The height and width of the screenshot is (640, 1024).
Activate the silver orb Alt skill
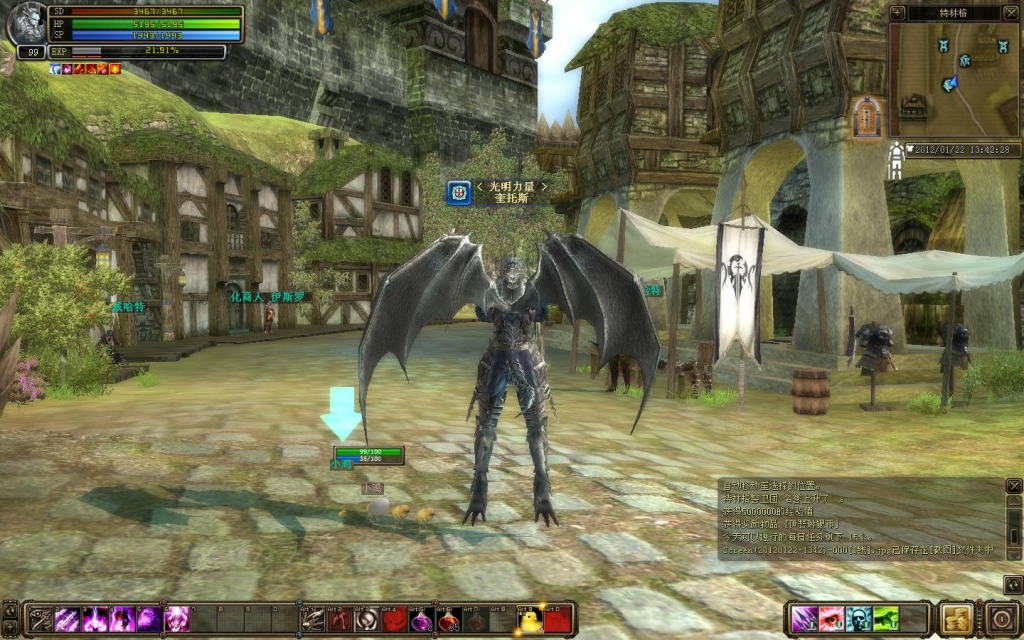367,619
